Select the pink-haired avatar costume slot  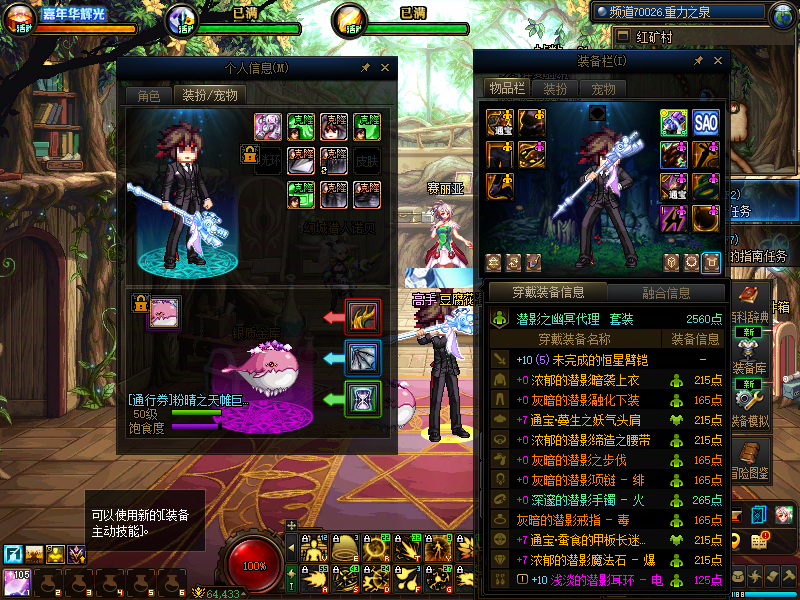268,126
